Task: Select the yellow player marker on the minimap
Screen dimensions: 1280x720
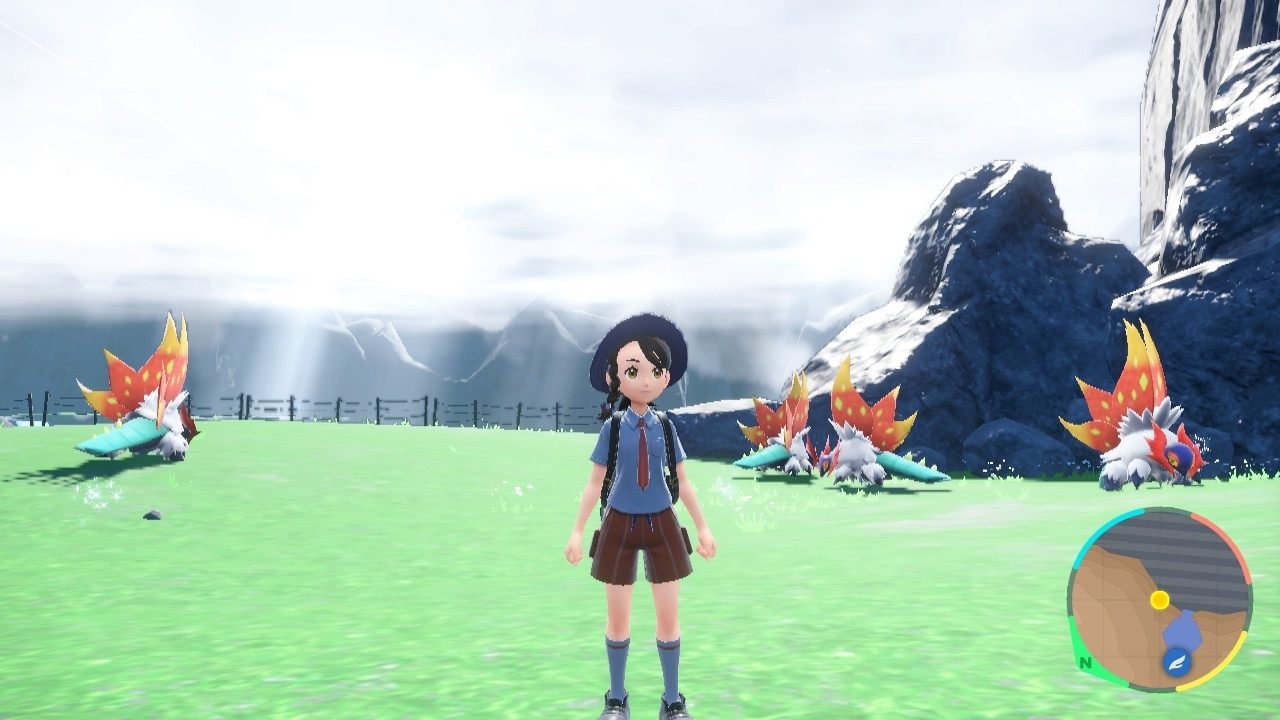Action: click(1159, 599)
